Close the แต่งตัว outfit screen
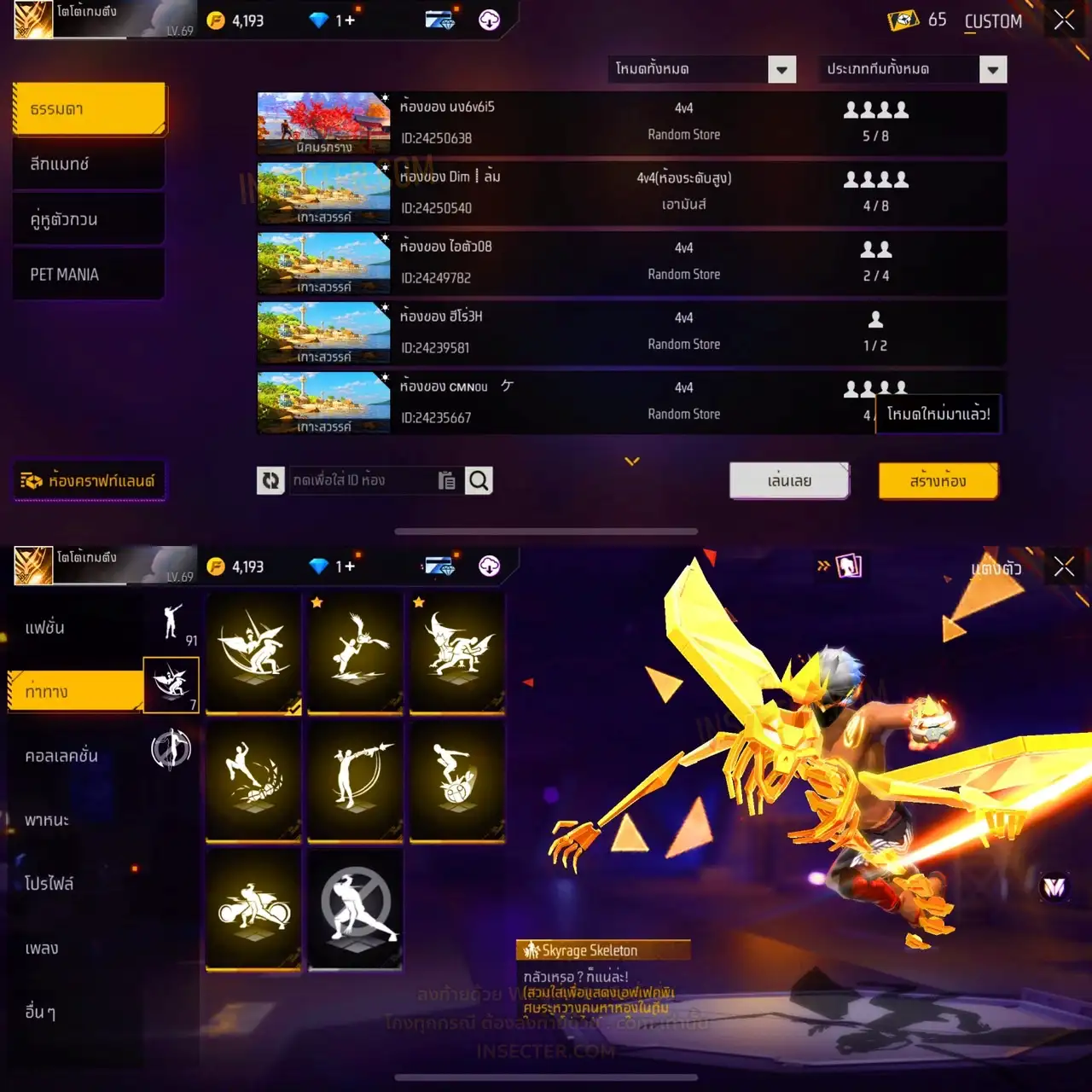This screenshot has height=1092, width=1092. [x=1064, y=566]
